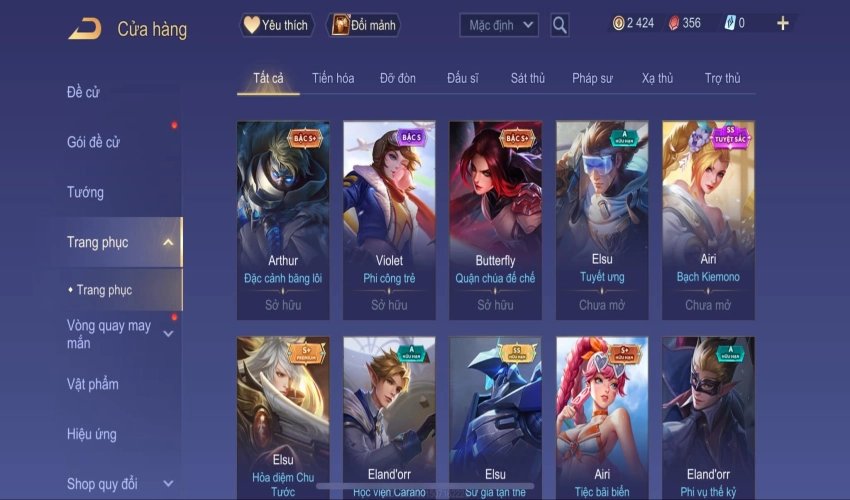The image size is (850, 500).
Task: Open the Đề cử menu entry
Action: tap(83, 93)
